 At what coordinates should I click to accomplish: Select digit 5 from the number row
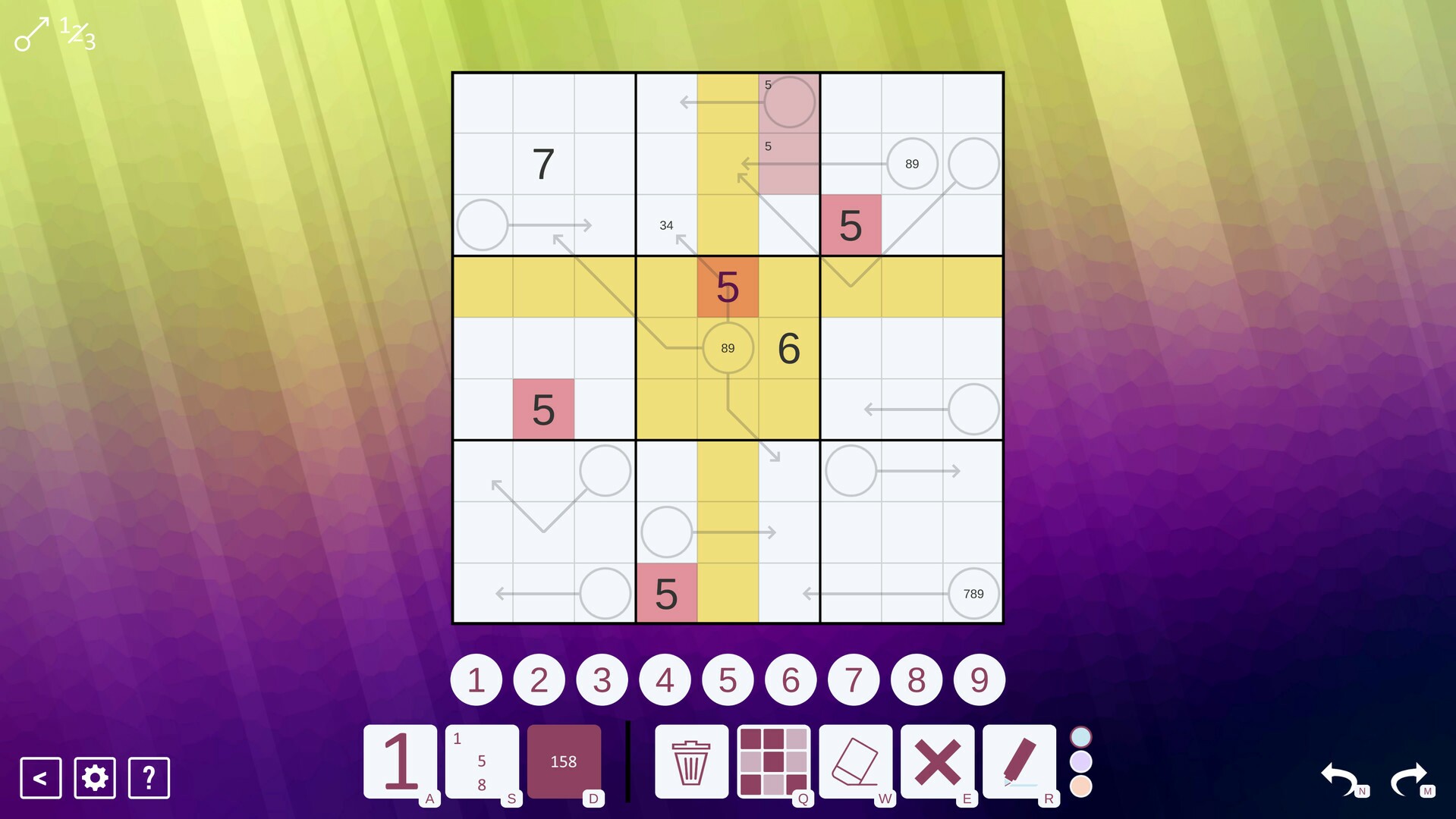click(728, 679)
